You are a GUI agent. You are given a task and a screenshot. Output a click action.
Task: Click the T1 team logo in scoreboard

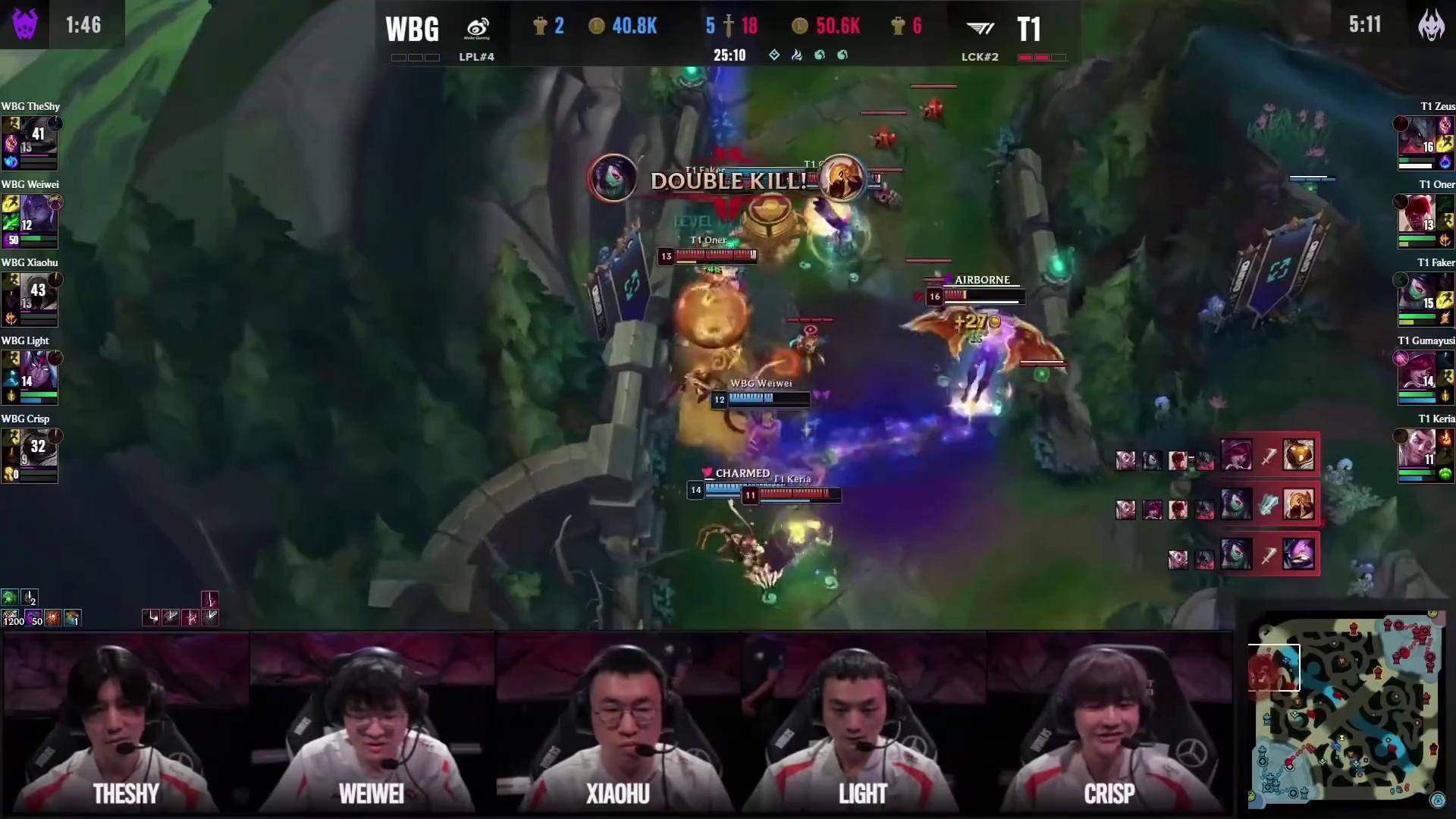point(981,29)
